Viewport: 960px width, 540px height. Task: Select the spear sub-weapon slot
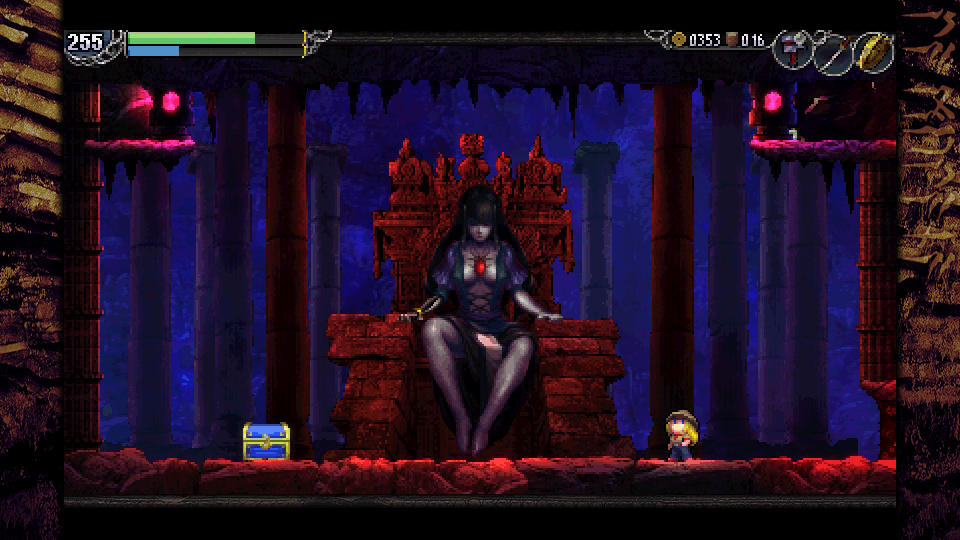pos(833,52)
